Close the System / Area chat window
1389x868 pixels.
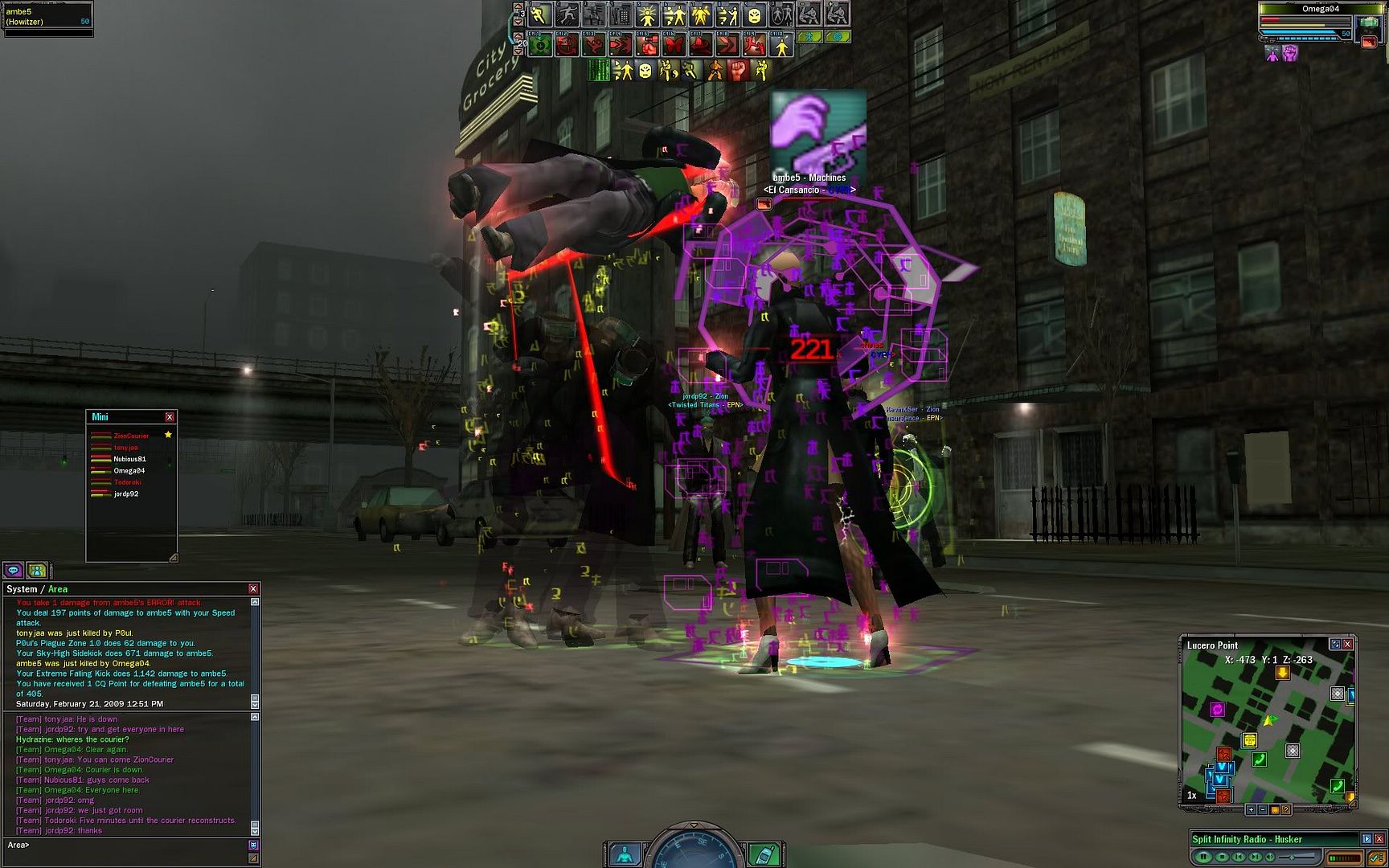click(253, 589)
